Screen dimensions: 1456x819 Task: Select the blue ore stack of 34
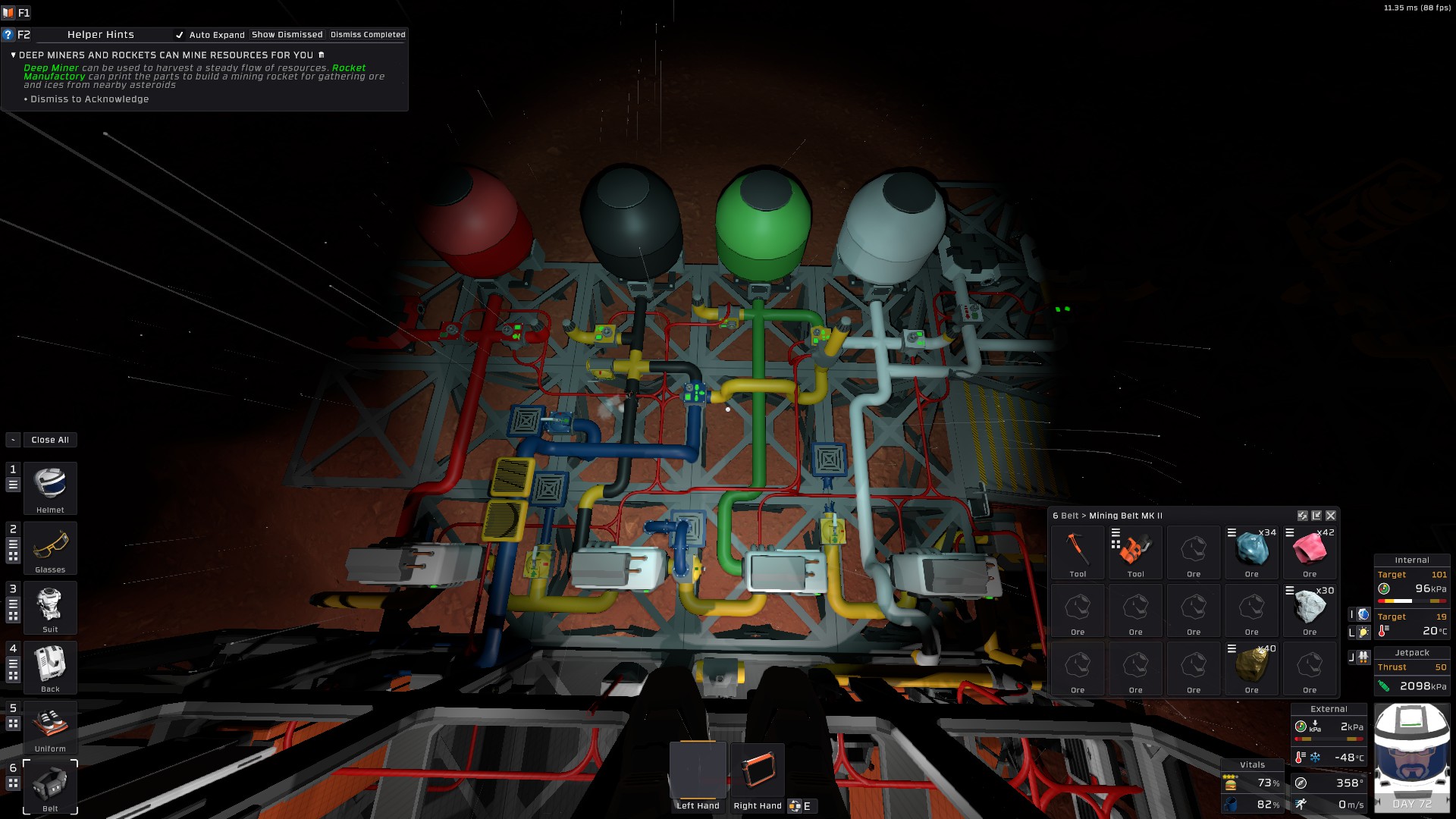coord(1251,551)
